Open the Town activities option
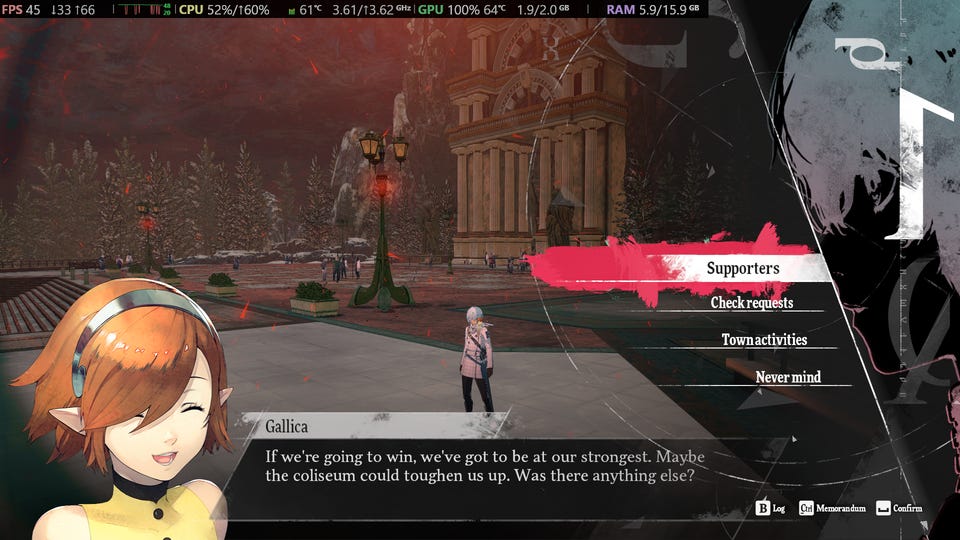The height and width of the screenshot is (540, 960). pos(764,340)
